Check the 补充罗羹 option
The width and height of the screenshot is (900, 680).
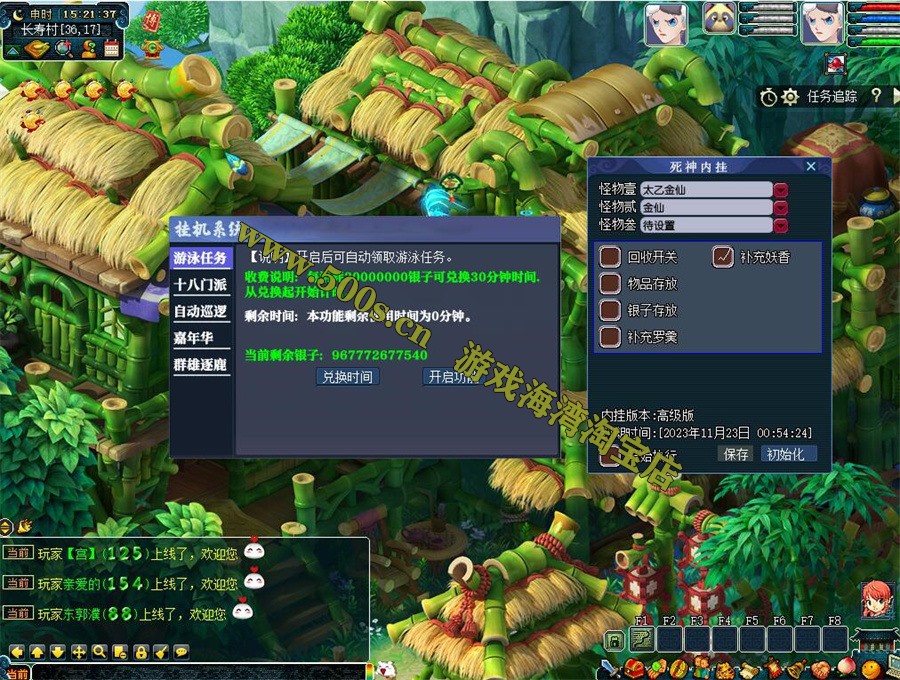tap(610, 337)
